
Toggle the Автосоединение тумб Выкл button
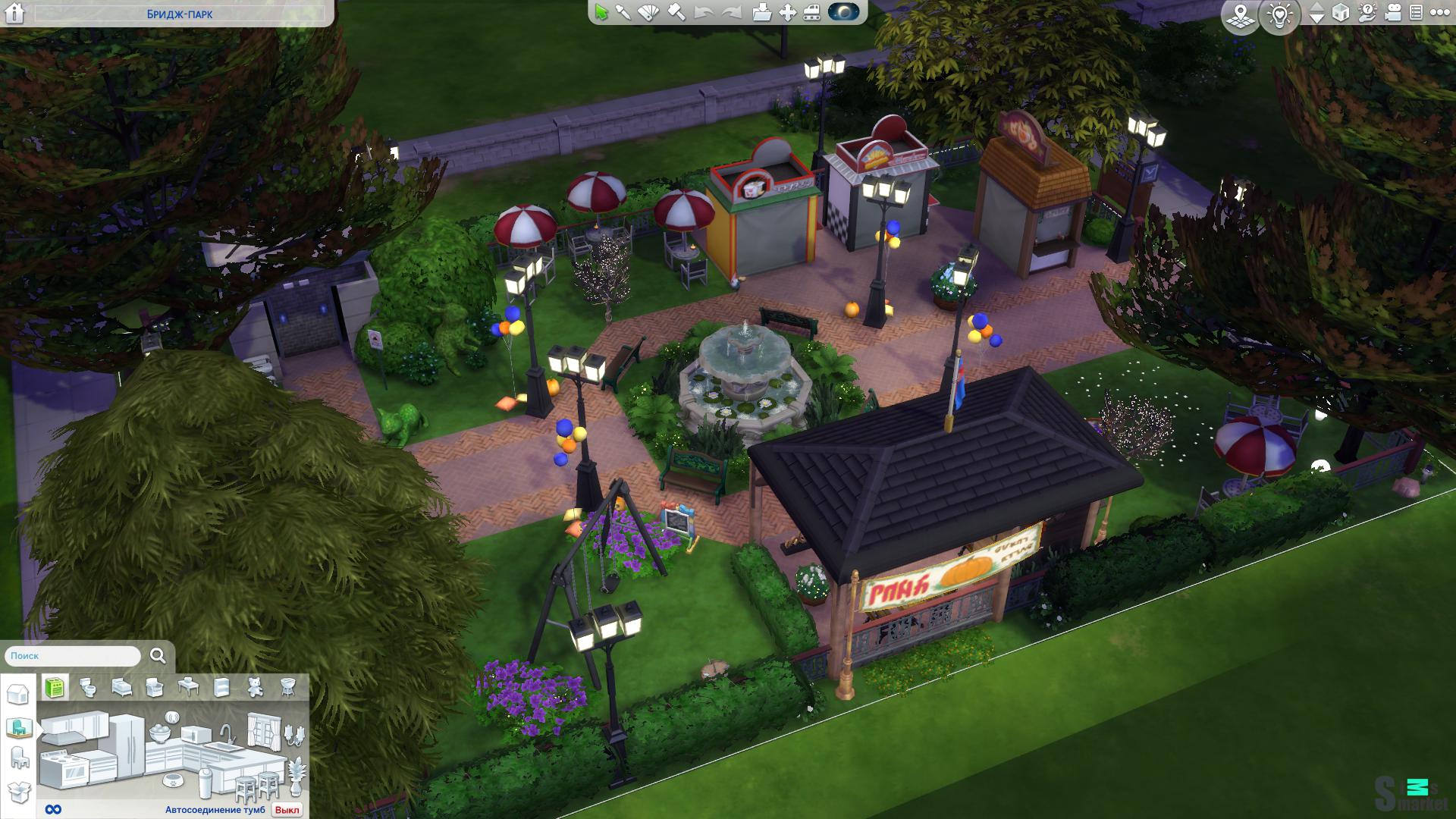[287, 810]
